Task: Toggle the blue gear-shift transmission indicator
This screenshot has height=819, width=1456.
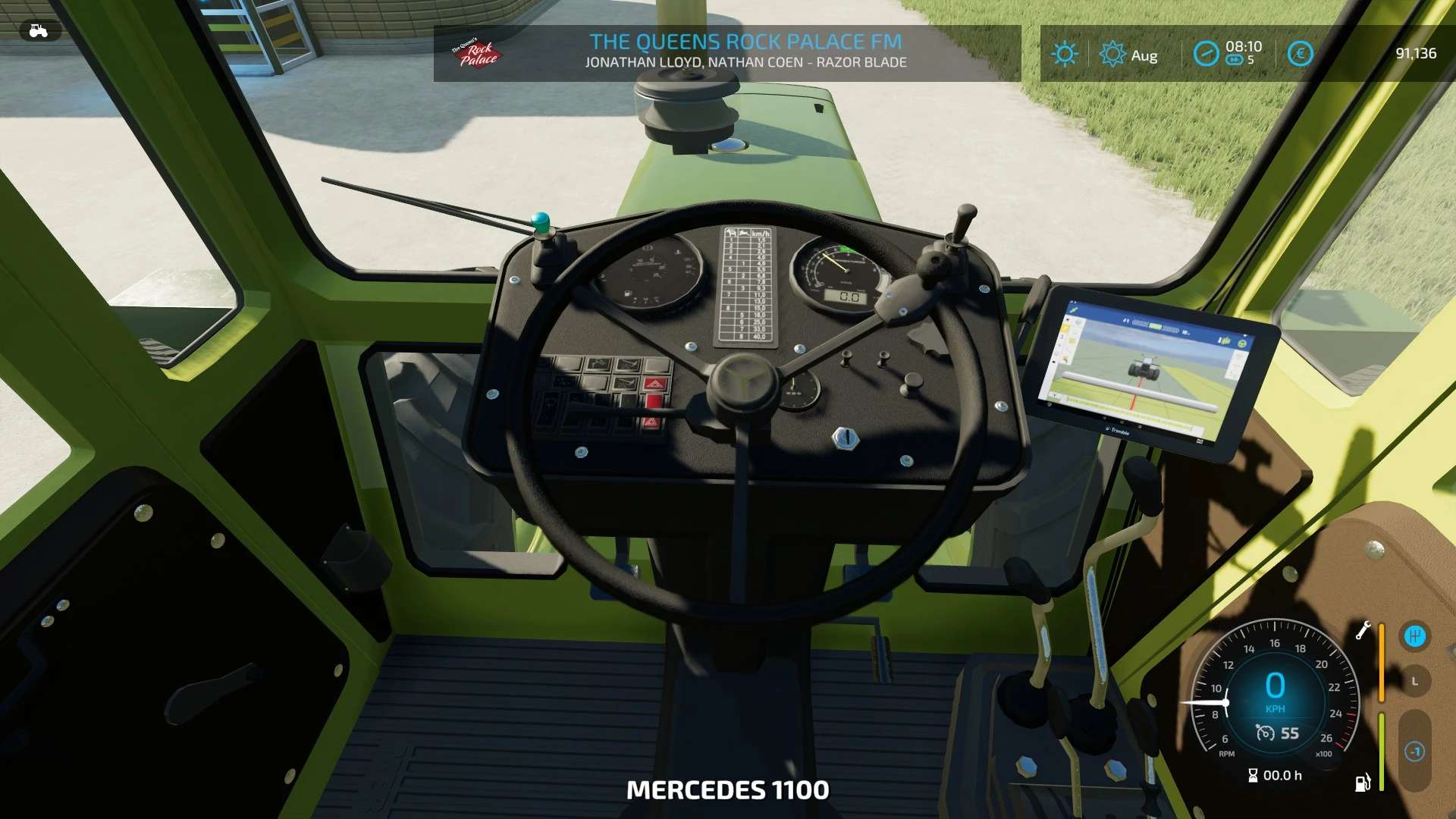Action: tap(1414, 637)
